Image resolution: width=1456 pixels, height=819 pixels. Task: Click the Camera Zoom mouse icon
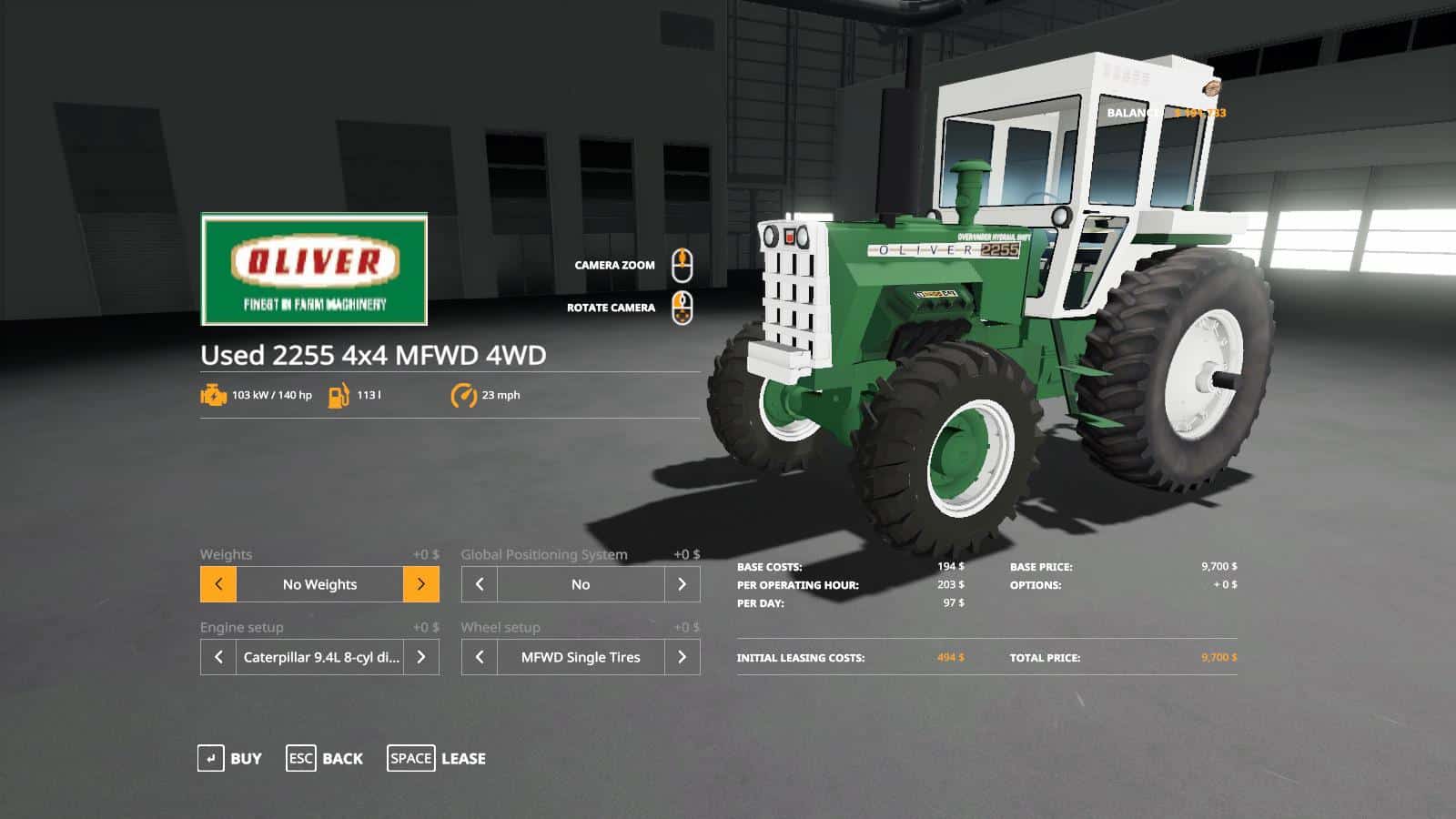point(682,263)
